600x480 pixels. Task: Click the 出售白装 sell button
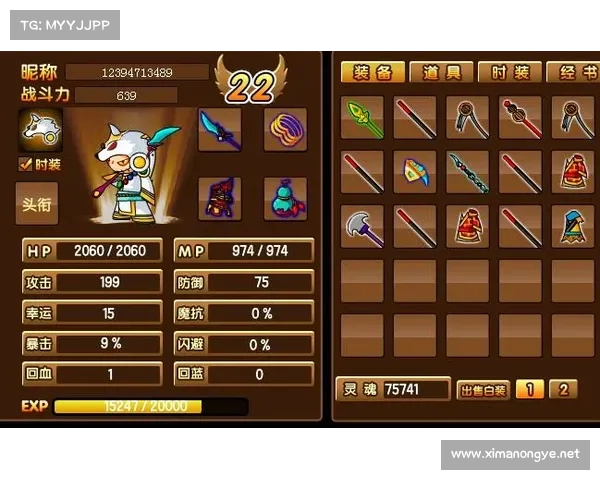[482, 390]
